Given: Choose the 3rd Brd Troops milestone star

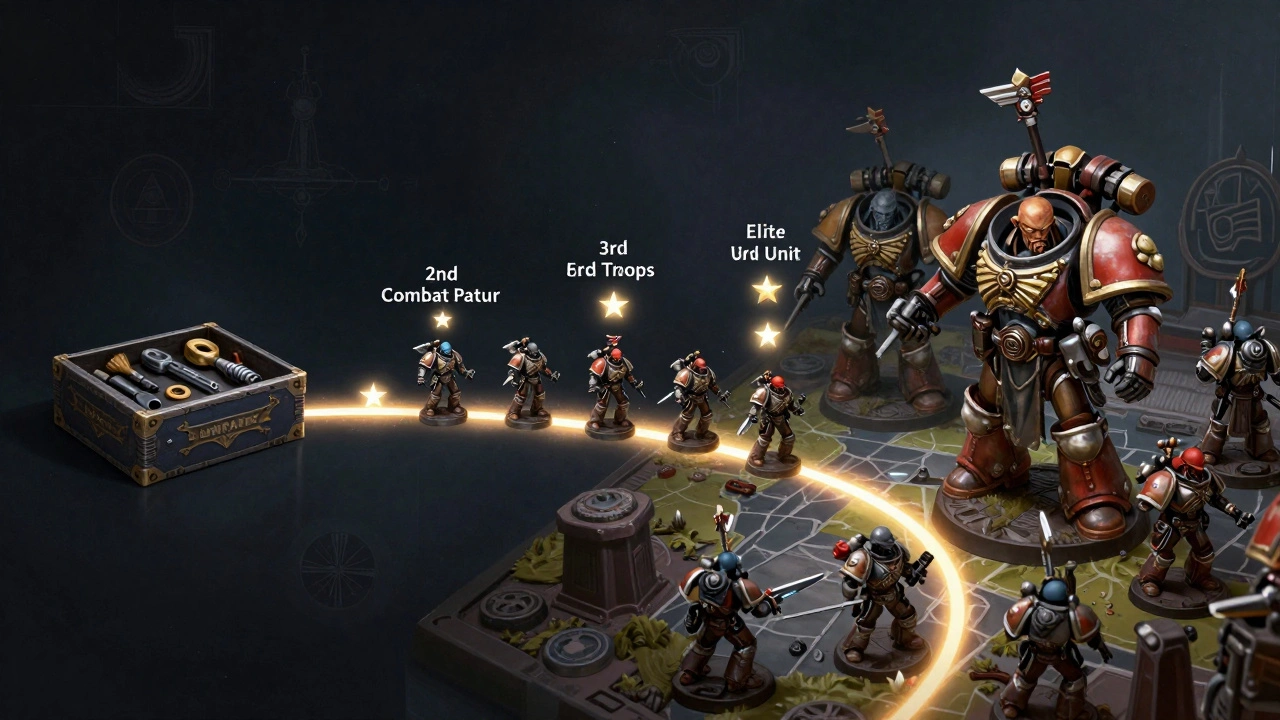Looking at the screenshot, I should point(613,305).
